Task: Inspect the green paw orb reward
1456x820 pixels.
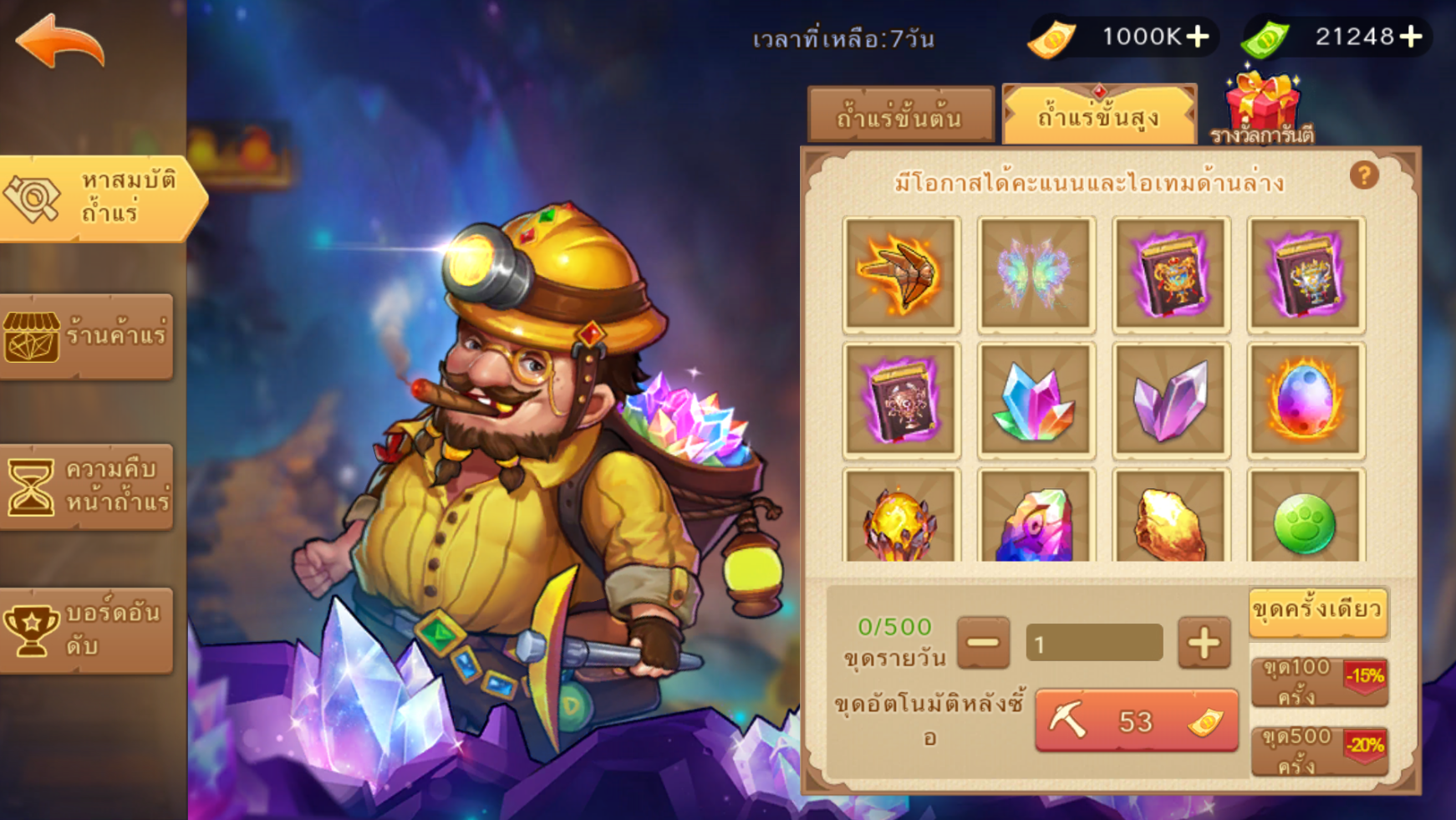Action: point(1305,522)
